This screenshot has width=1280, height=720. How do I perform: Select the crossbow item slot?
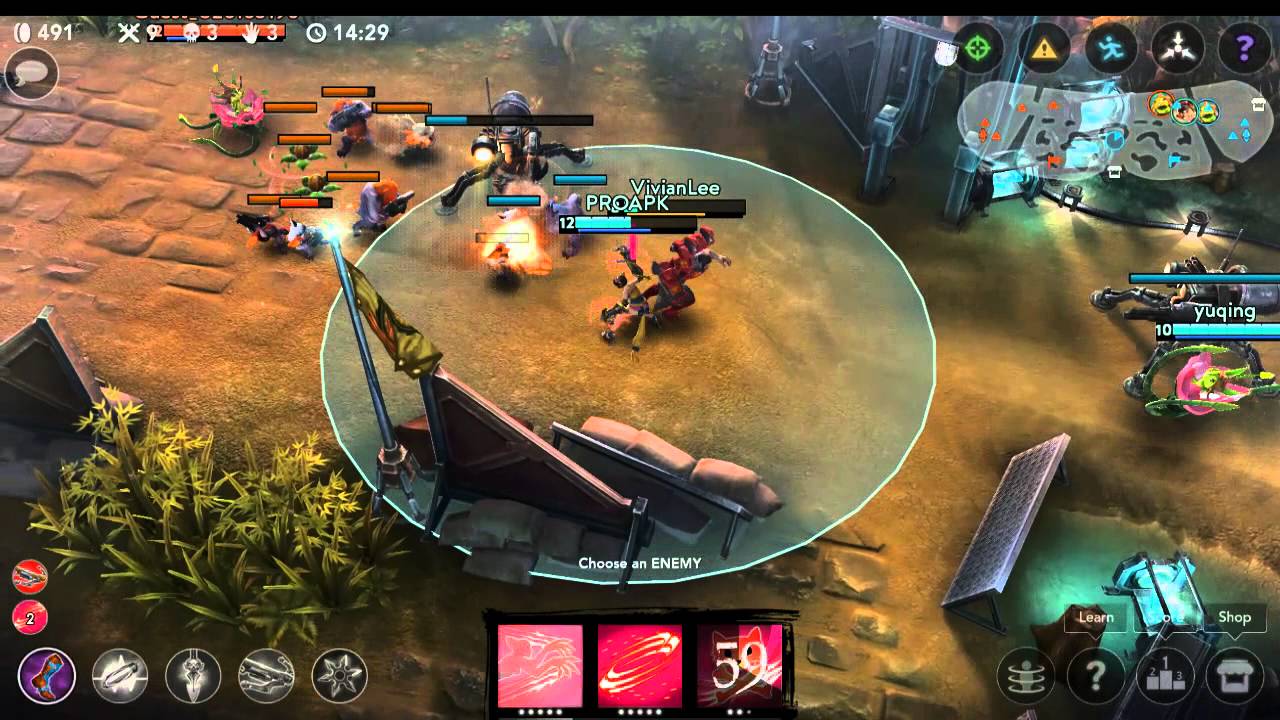266,676
